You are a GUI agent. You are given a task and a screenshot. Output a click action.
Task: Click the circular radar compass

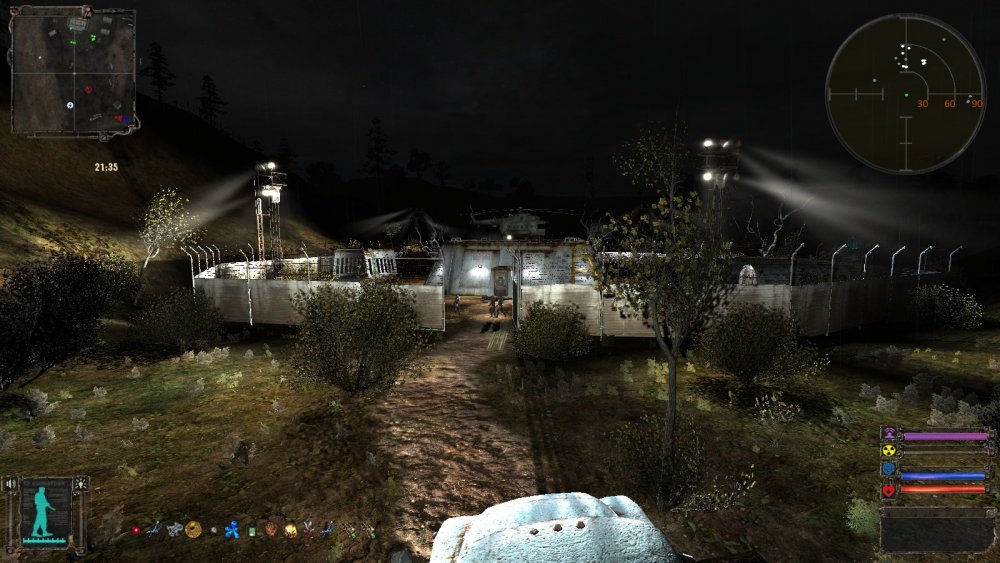905,94
